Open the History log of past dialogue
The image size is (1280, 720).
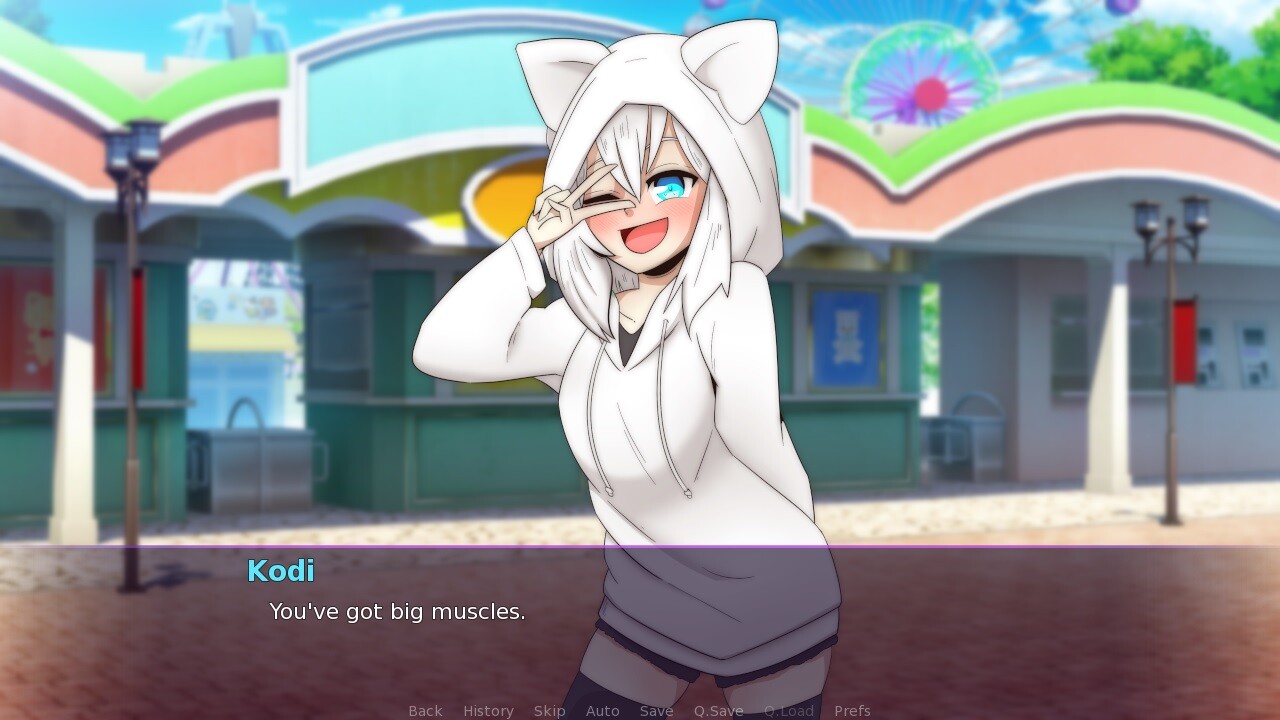tap(487, 710)
